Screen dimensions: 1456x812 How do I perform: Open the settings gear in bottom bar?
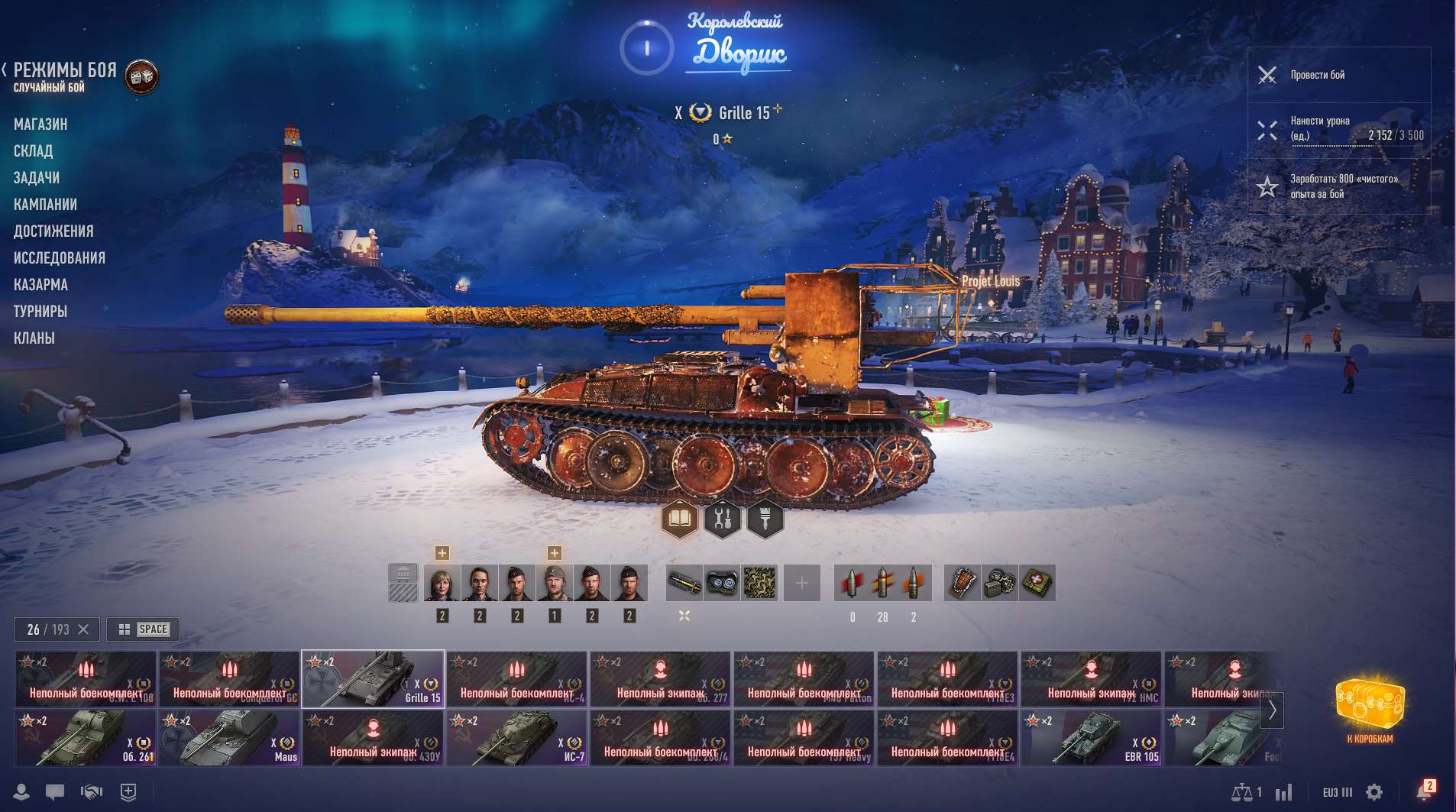click(1373, 792)
